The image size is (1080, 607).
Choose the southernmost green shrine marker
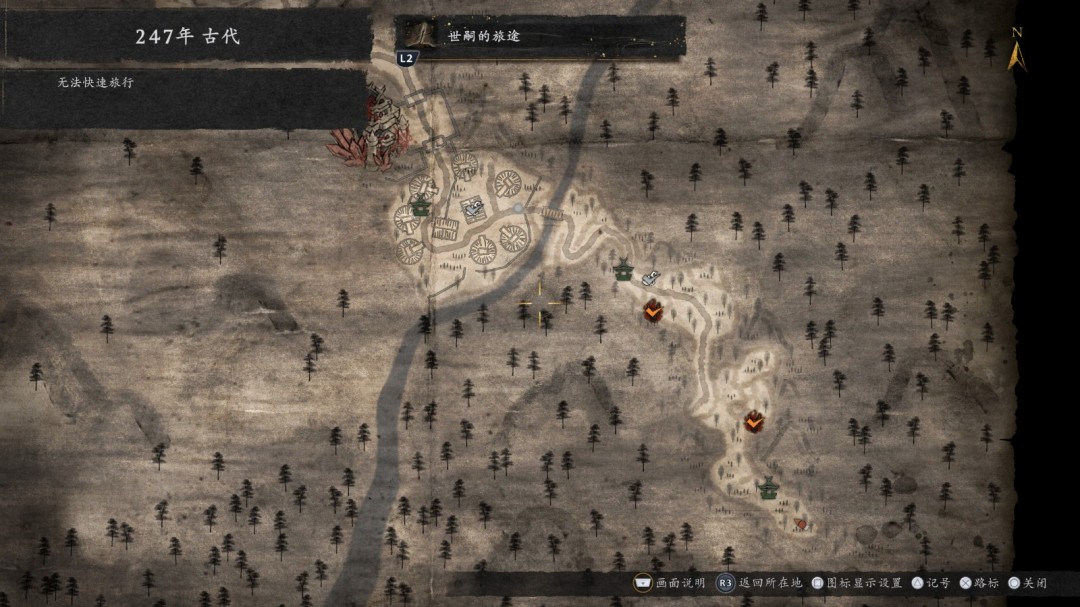768,488
